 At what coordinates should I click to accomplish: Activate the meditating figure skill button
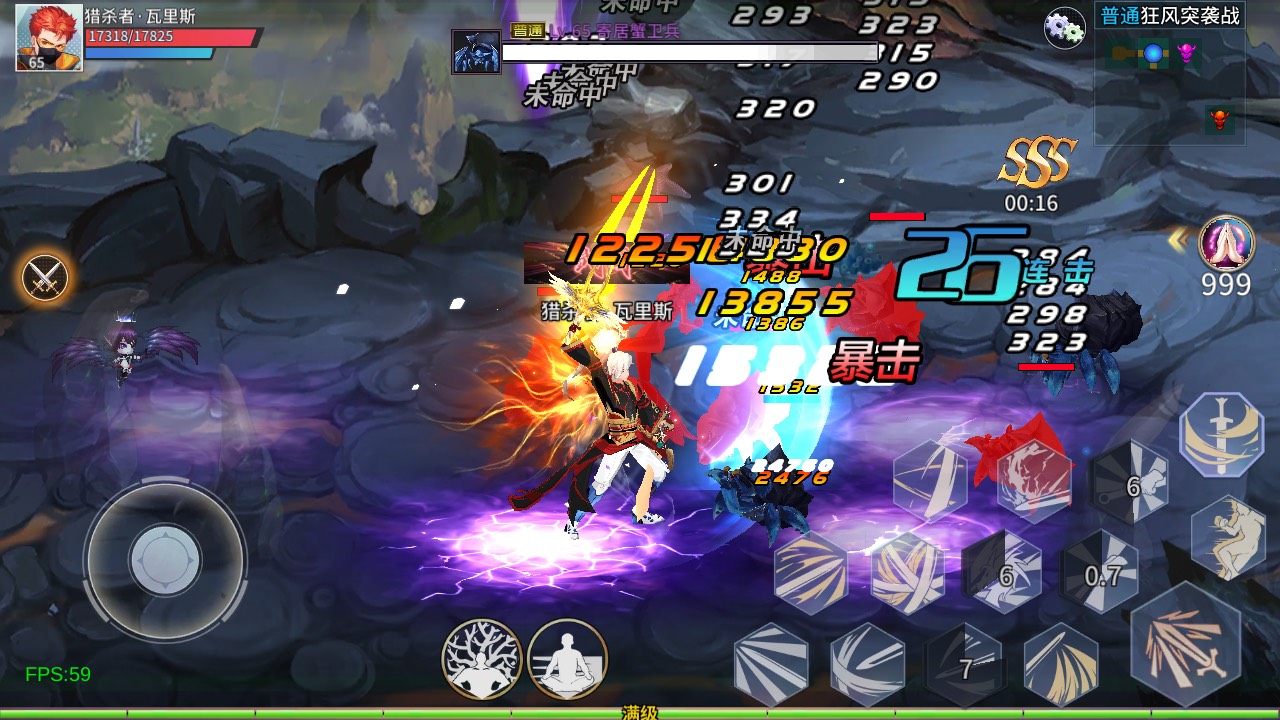567,657
